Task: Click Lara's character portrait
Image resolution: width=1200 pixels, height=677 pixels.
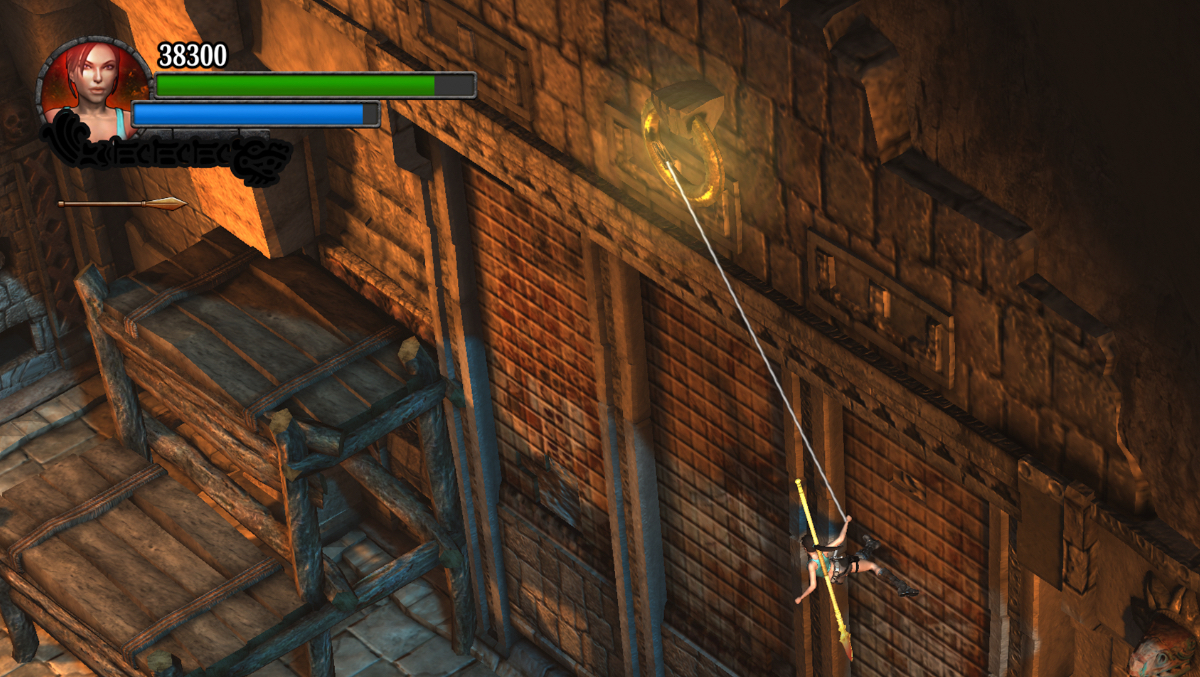Action: pos(93,88)
